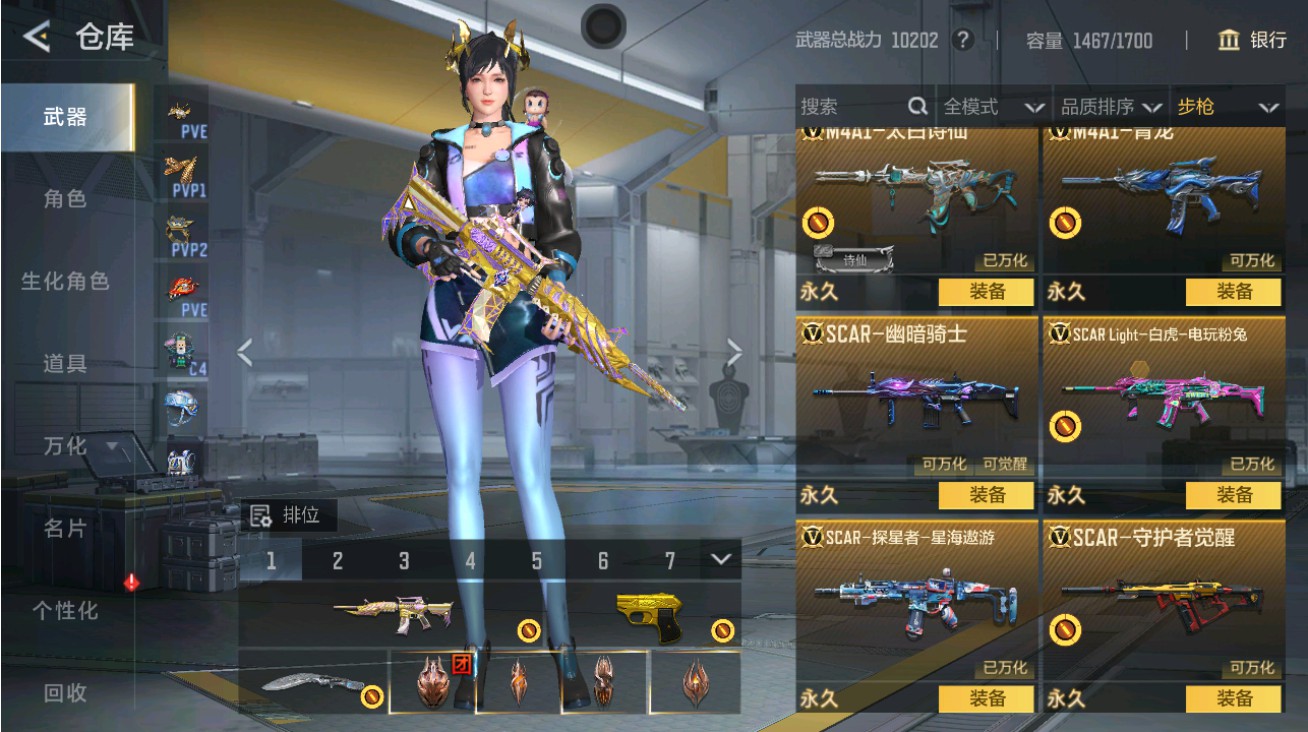Open the 名片 name card tab
Image resolution: width=1308 pixels, height=732 pixels.
coord(65,528)
